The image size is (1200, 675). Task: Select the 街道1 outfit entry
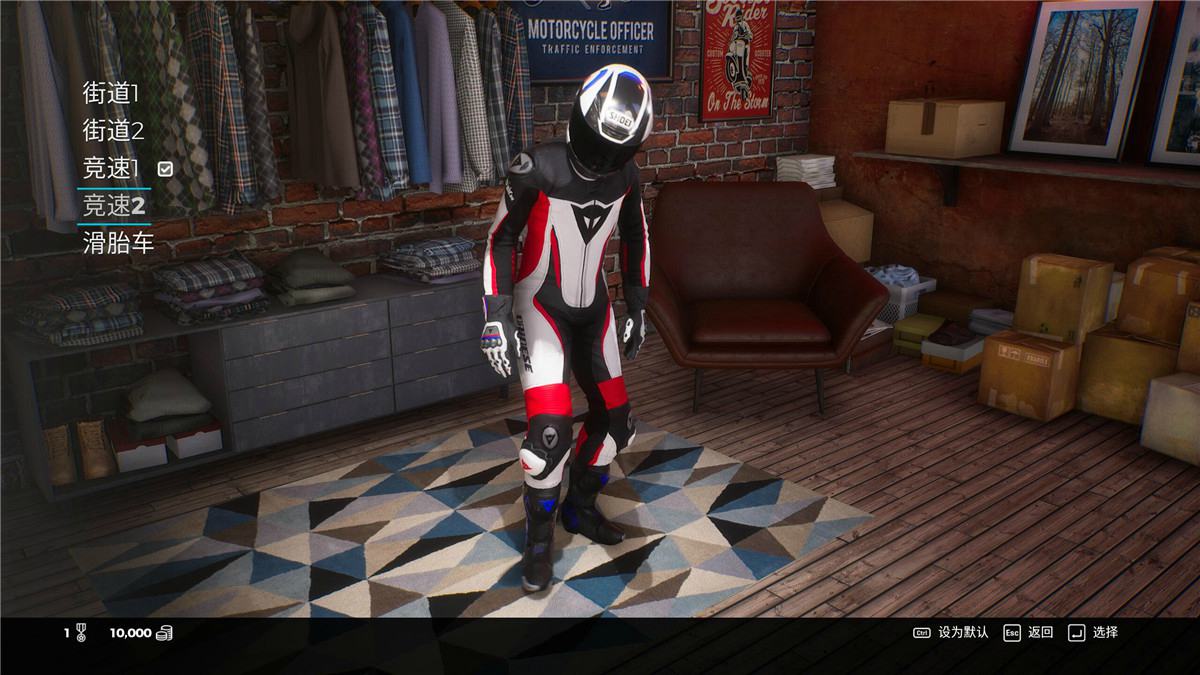[x=111, y=94]
